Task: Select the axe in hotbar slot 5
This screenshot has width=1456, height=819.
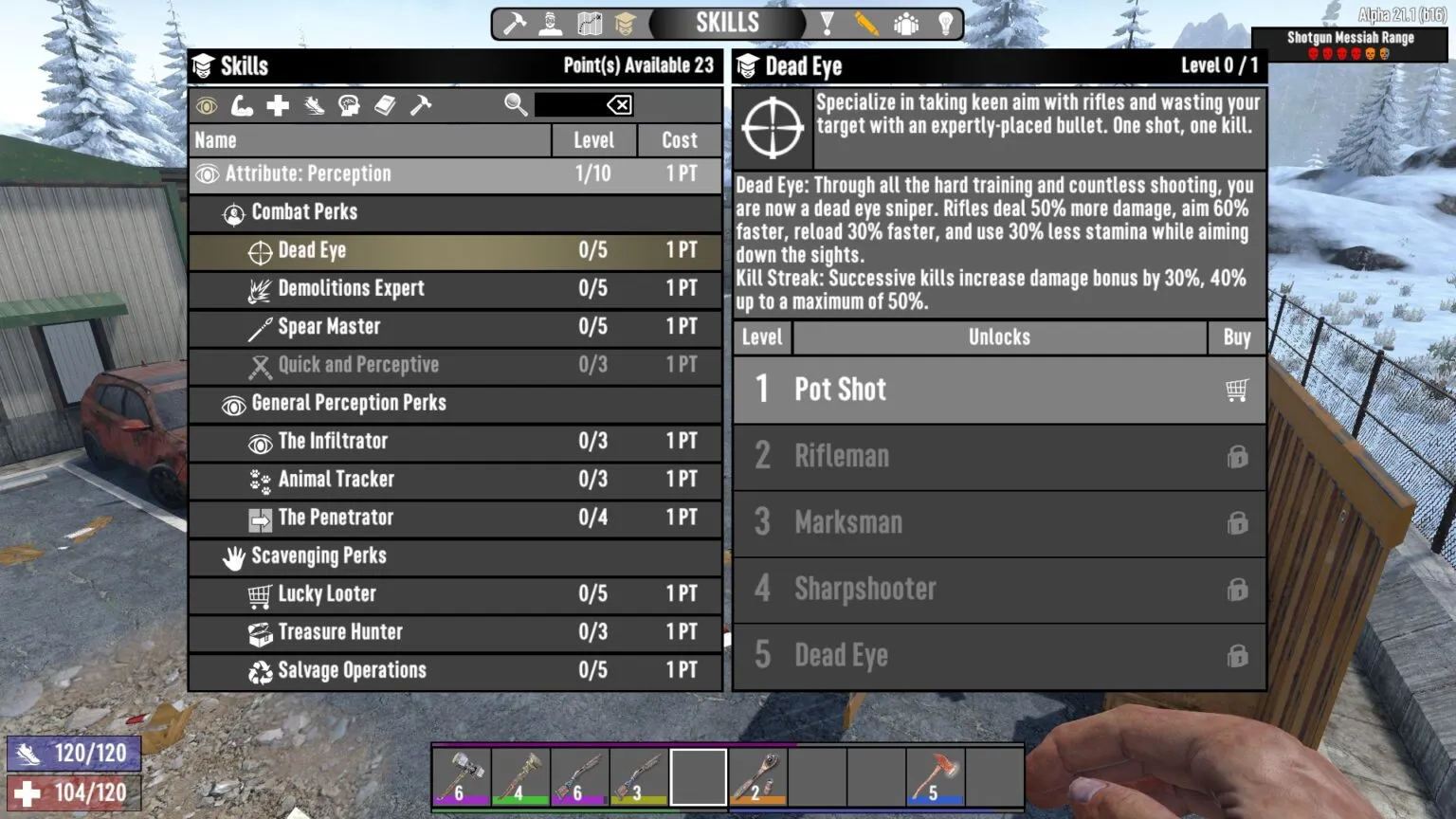Action: click(x=934, y=775)
